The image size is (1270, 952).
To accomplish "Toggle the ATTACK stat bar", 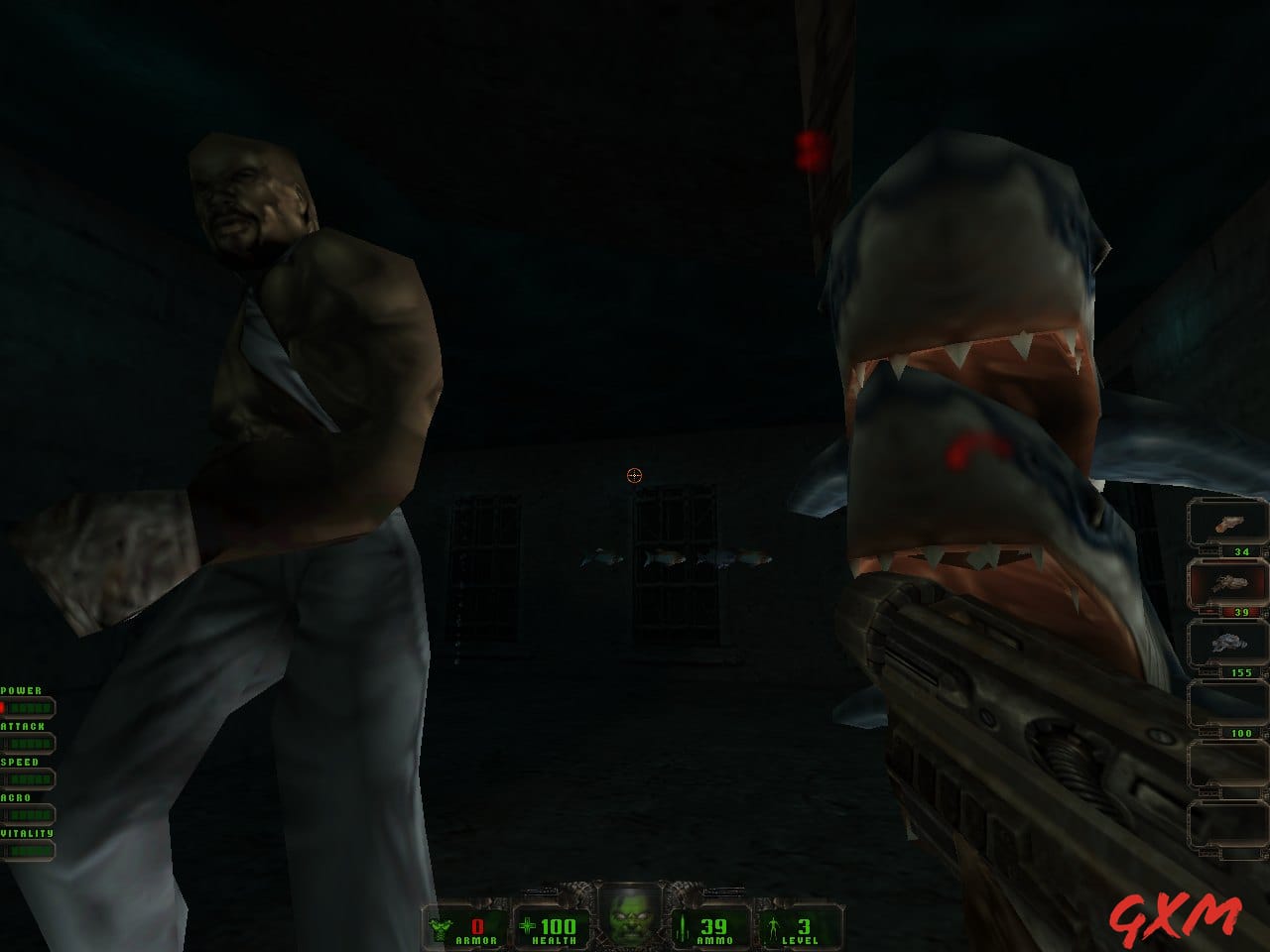I will (30, 743).
